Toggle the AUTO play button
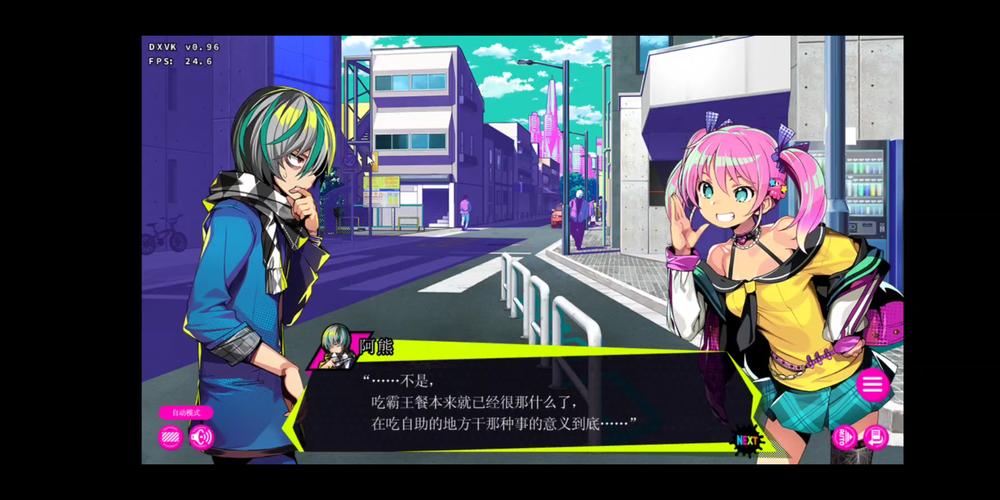Screen dimensions: 1000x500 845,437
